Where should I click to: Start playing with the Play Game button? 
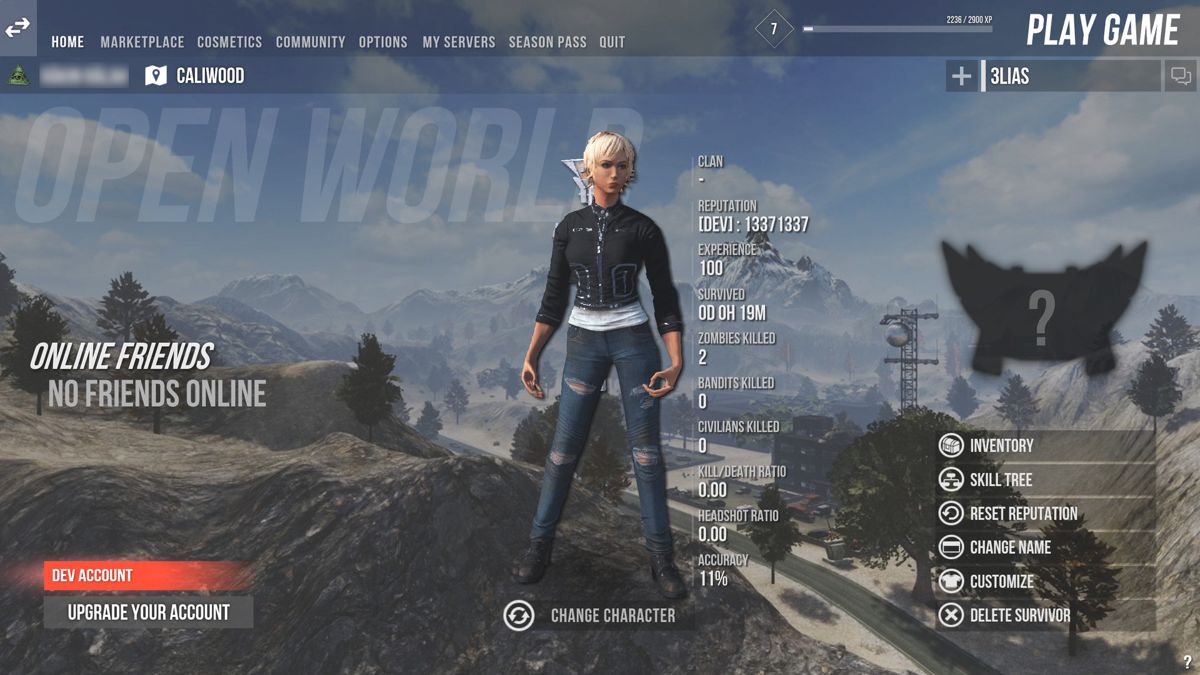[1103, 30]
